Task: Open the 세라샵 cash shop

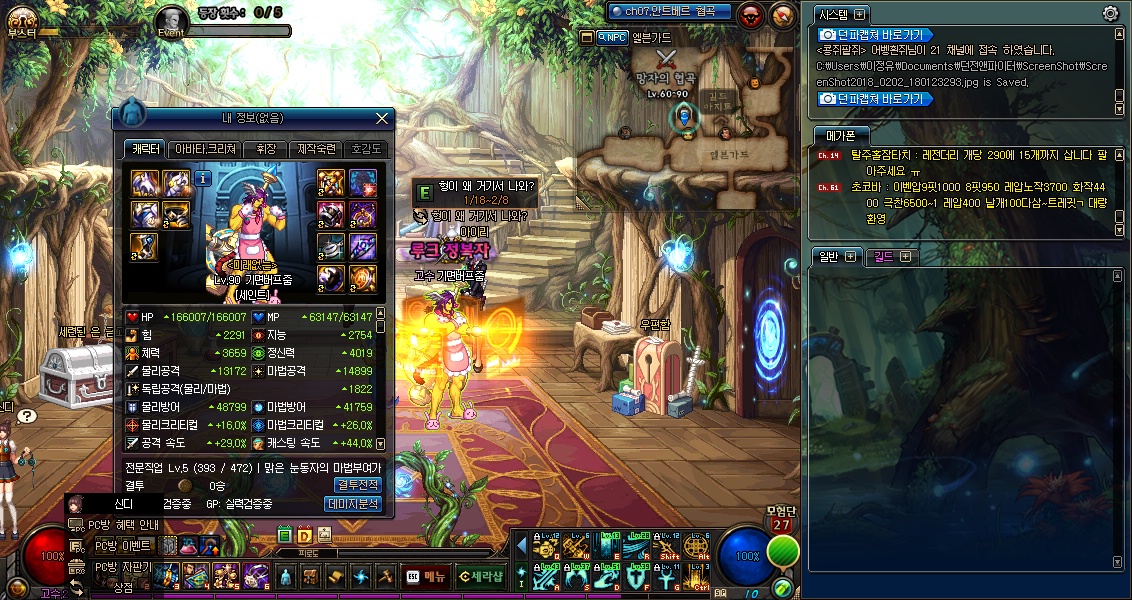Action: 480,576
